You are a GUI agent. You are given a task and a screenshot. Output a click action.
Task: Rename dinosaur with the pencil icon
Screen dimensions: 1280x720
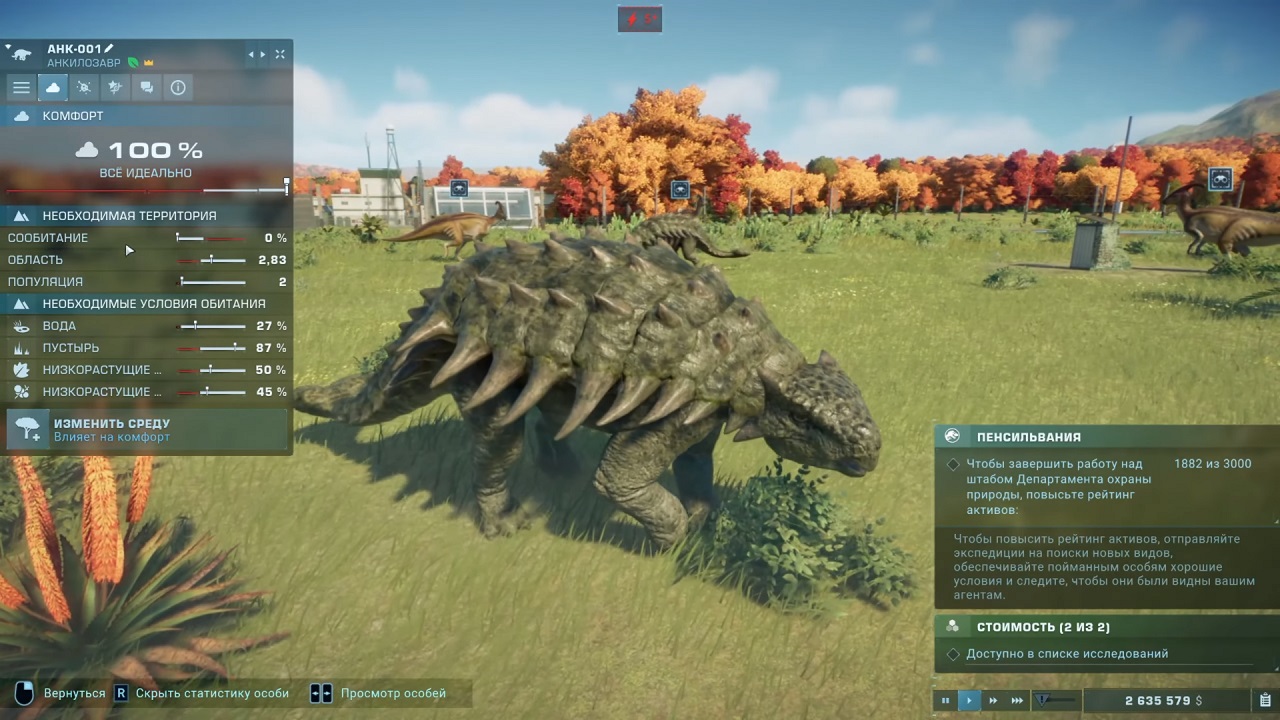(x=109, y=48)
